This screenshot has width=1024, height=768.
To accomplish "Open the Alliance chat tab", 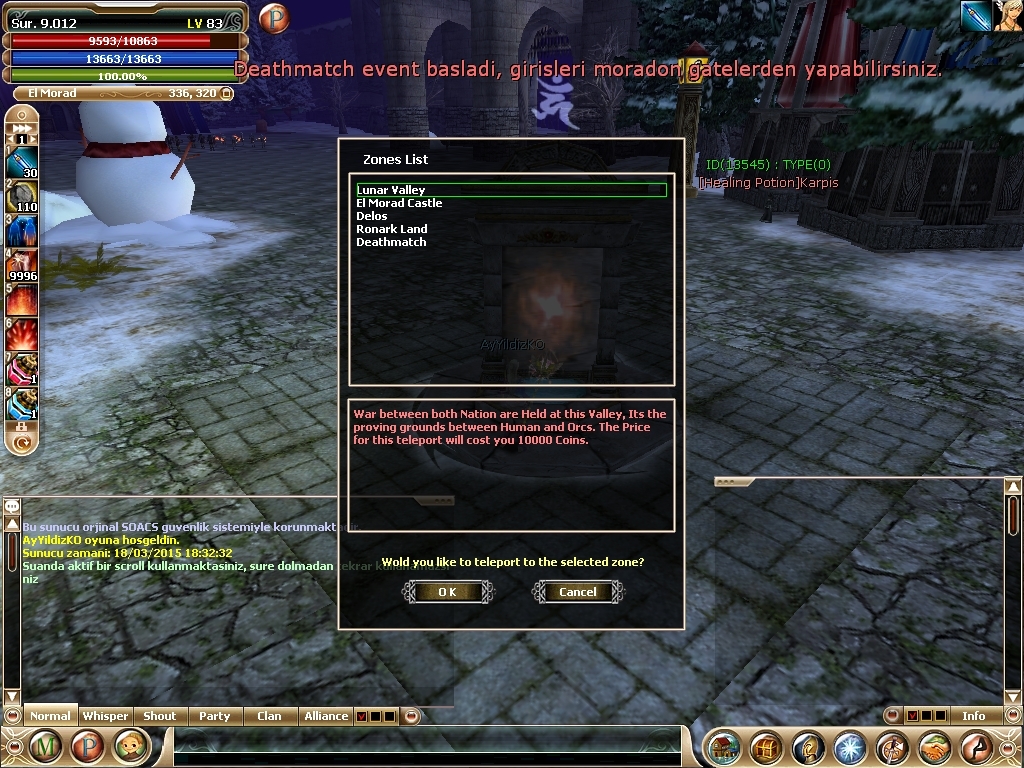I will 326,716.
